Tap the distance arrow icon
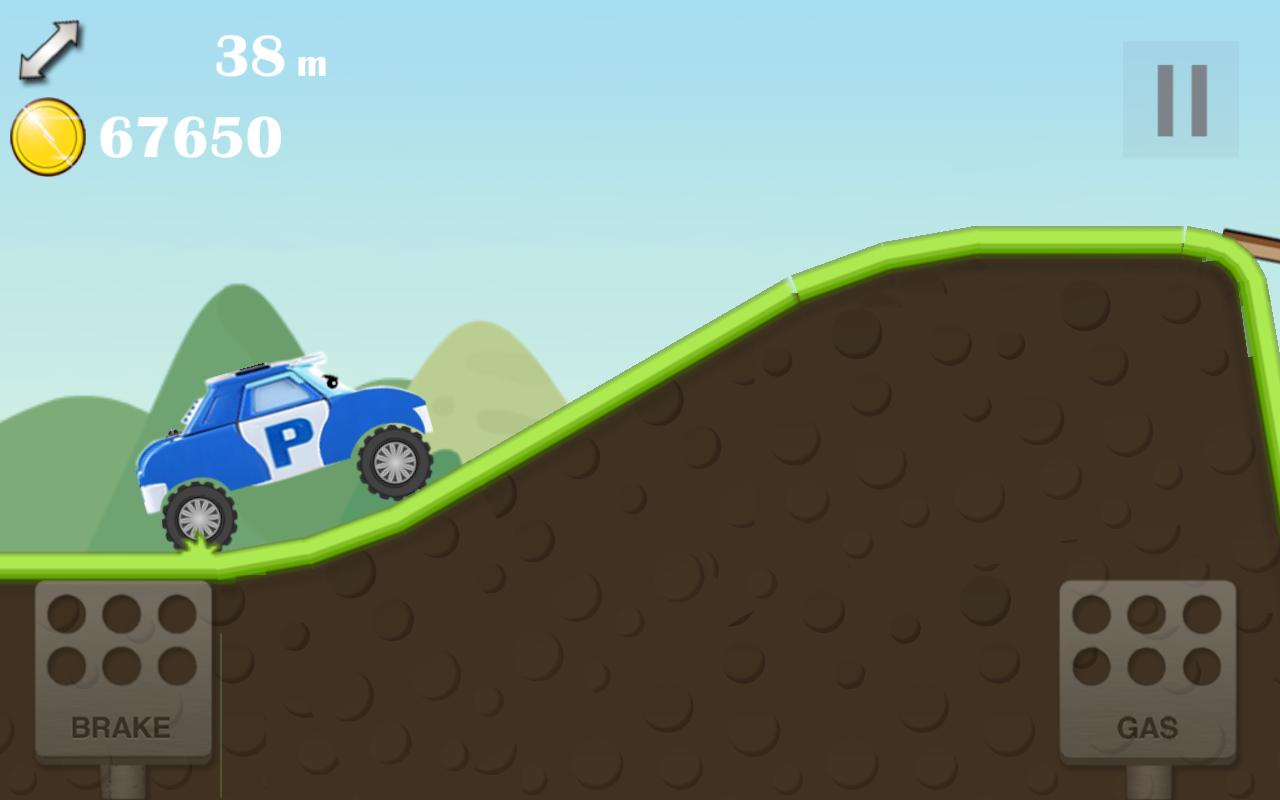The height and width of the screenshot is (800, 1280). tap(48, 52)
